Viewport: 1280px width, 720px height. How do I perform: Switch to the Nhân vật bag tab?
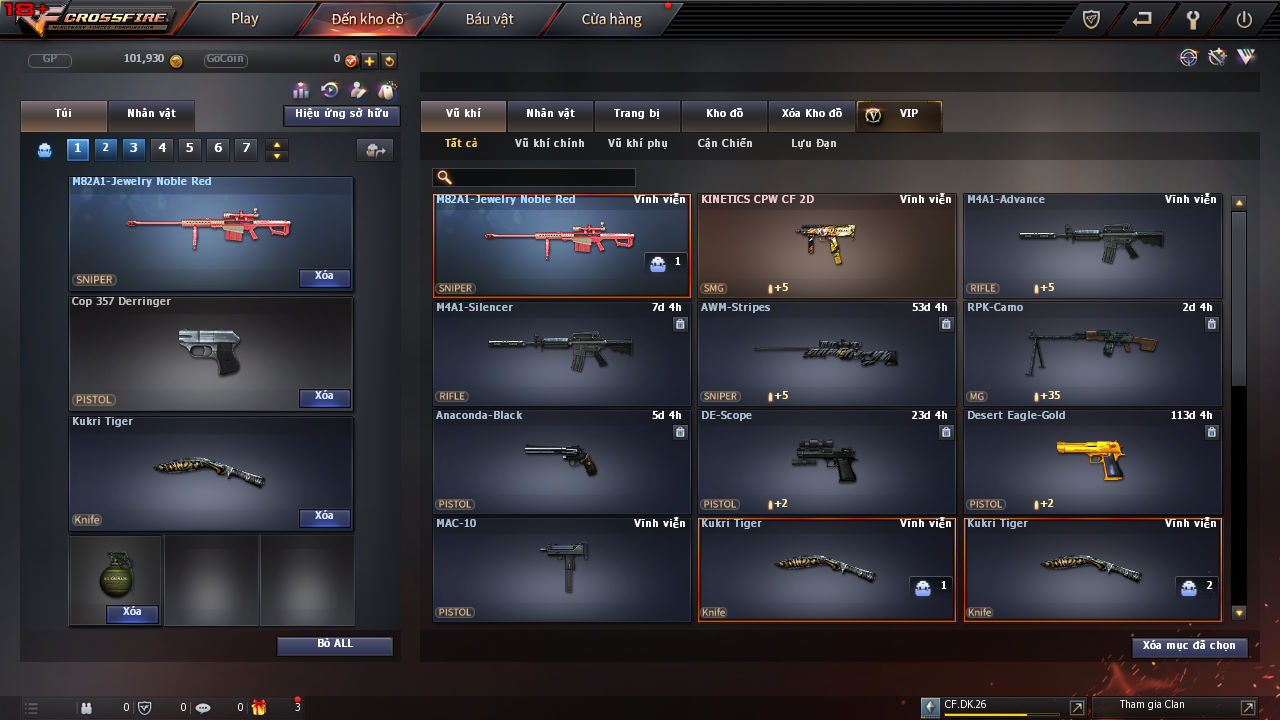(151, 114)
